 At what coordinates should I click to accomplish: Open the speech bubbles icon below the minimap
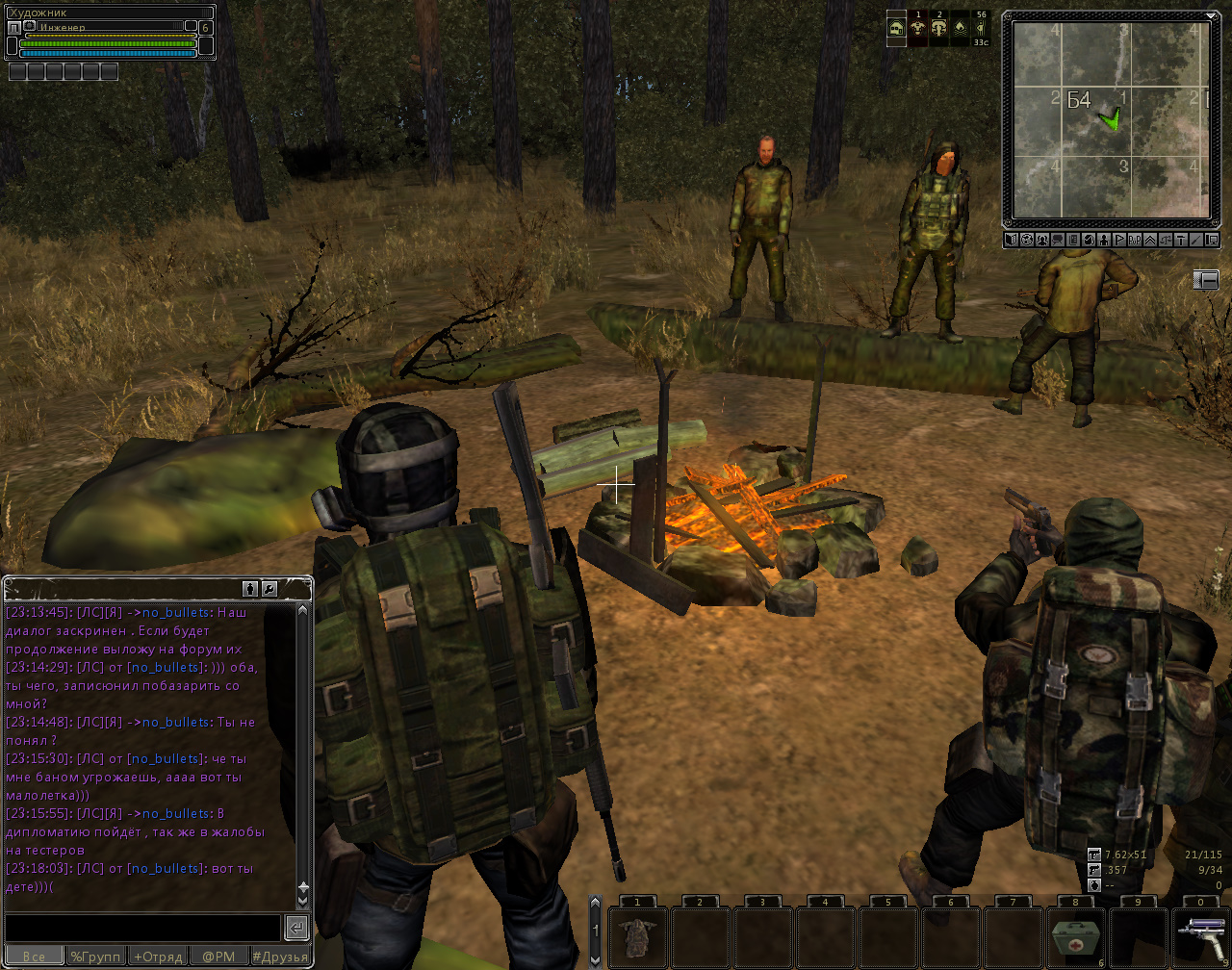click(x=1057, y=240)
